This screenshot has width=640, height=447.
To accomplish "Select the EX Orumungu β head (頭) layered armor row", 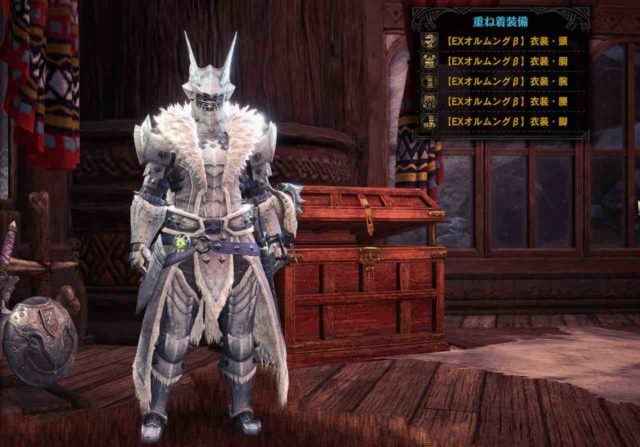I will click(x=500, y=42).
